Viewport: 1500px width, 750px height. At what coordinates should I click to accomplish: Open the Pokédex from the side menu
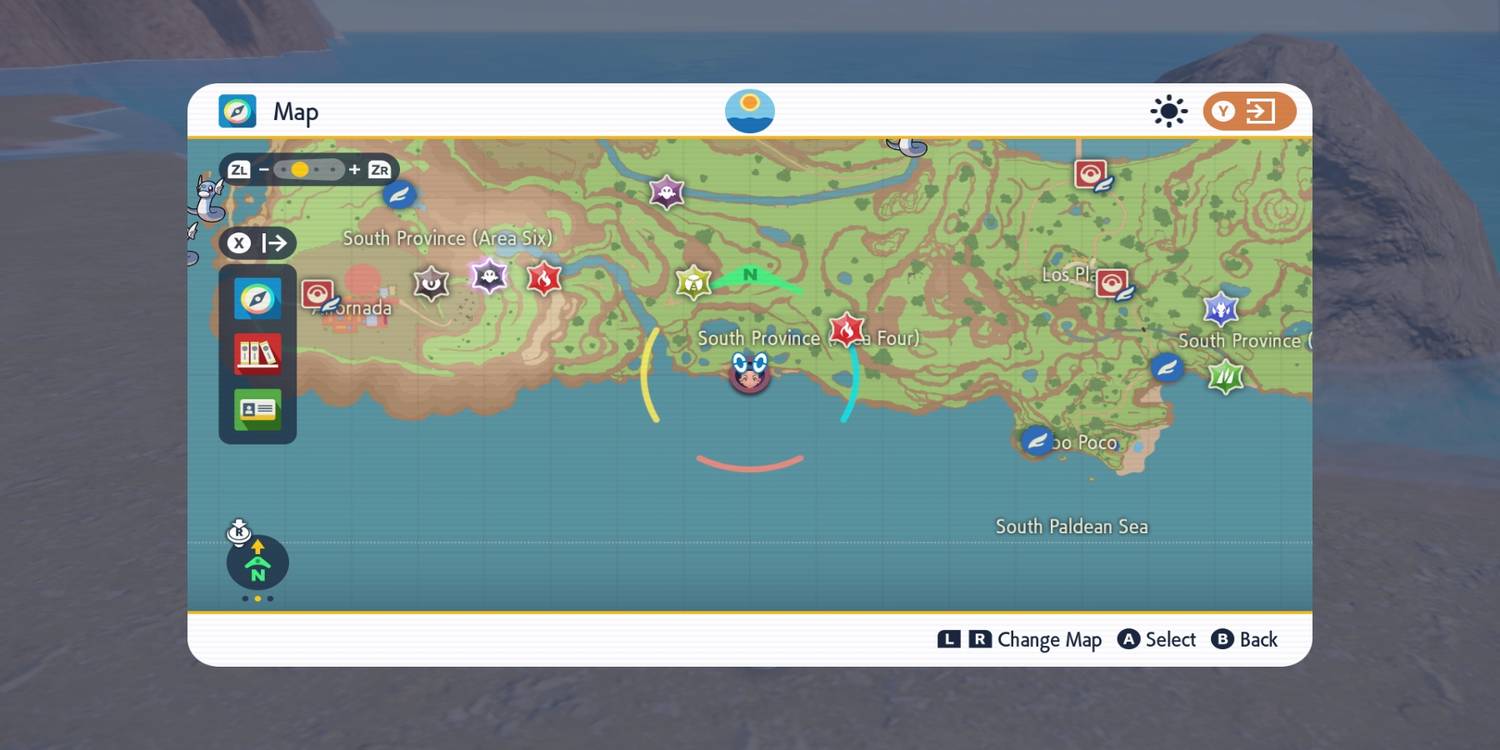pos(257,353)
